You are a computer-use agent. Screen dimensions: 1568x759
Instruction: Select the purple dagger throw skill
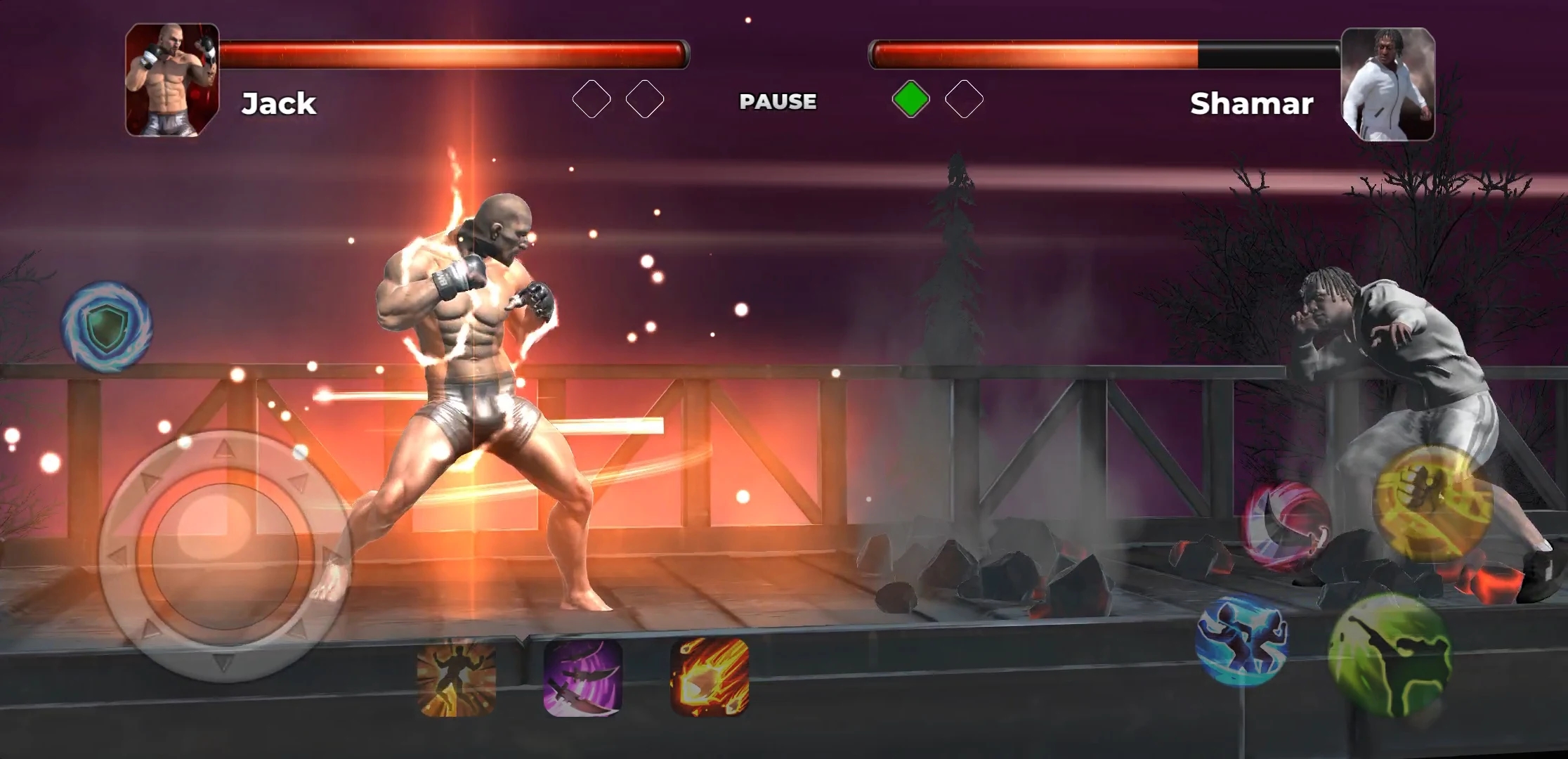(583, 677)
